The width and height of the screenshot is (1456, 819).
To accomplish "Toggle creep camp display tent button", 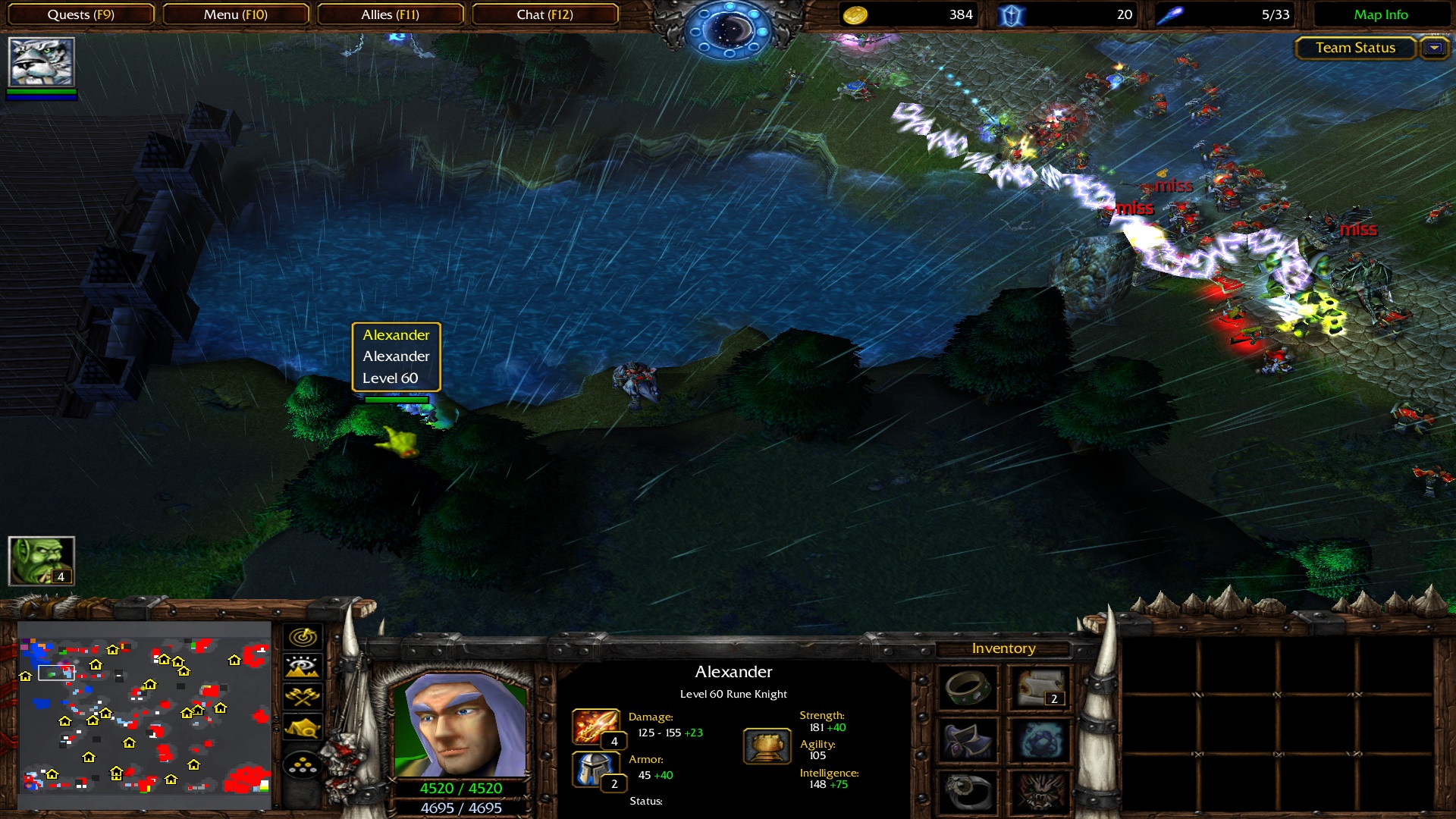I will pyautogui.click(x=303, y=727).
